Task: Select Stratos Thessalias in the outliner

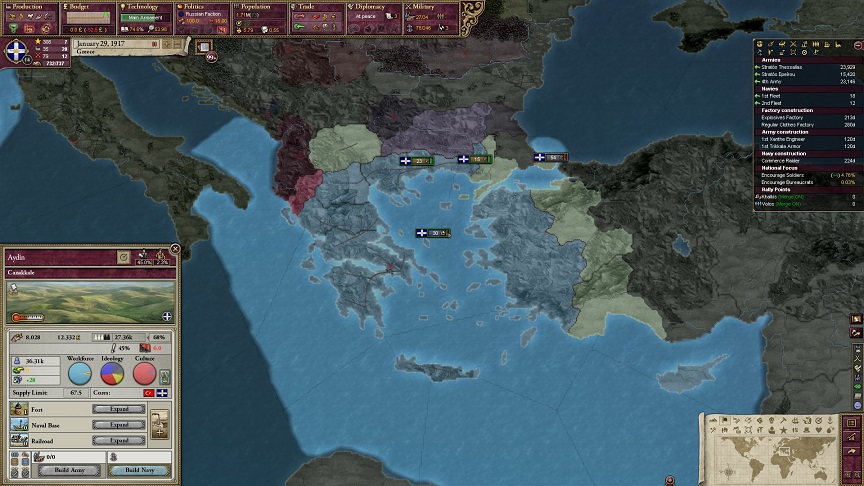Action: click(790, 67)
